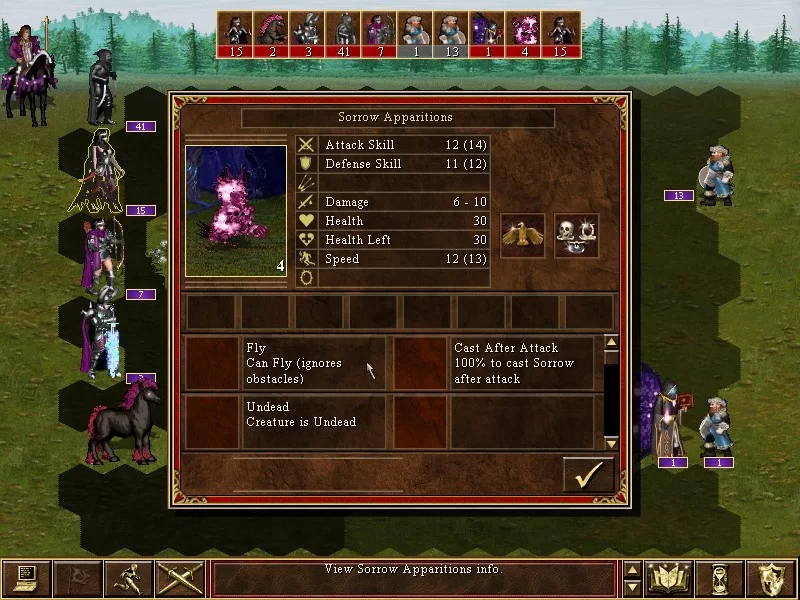The height and width of the screenshot is (600, 800).
Task: Select the turn-queue horse portrait with 2
Action: (272, 35)
